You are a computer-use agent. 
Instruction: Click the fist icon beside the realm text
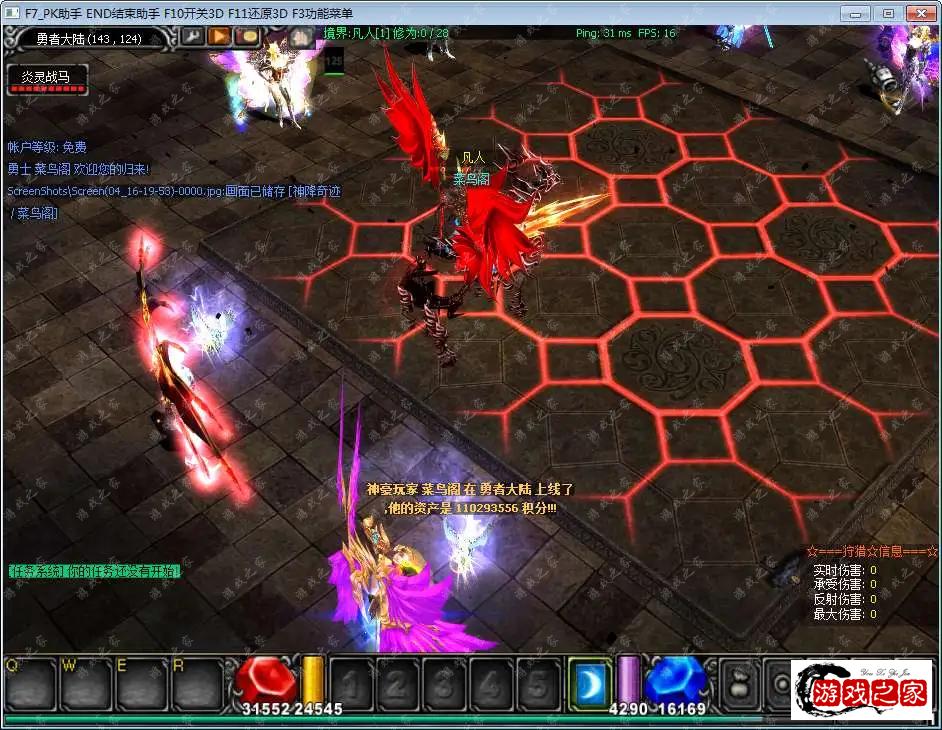coord(302,37)
